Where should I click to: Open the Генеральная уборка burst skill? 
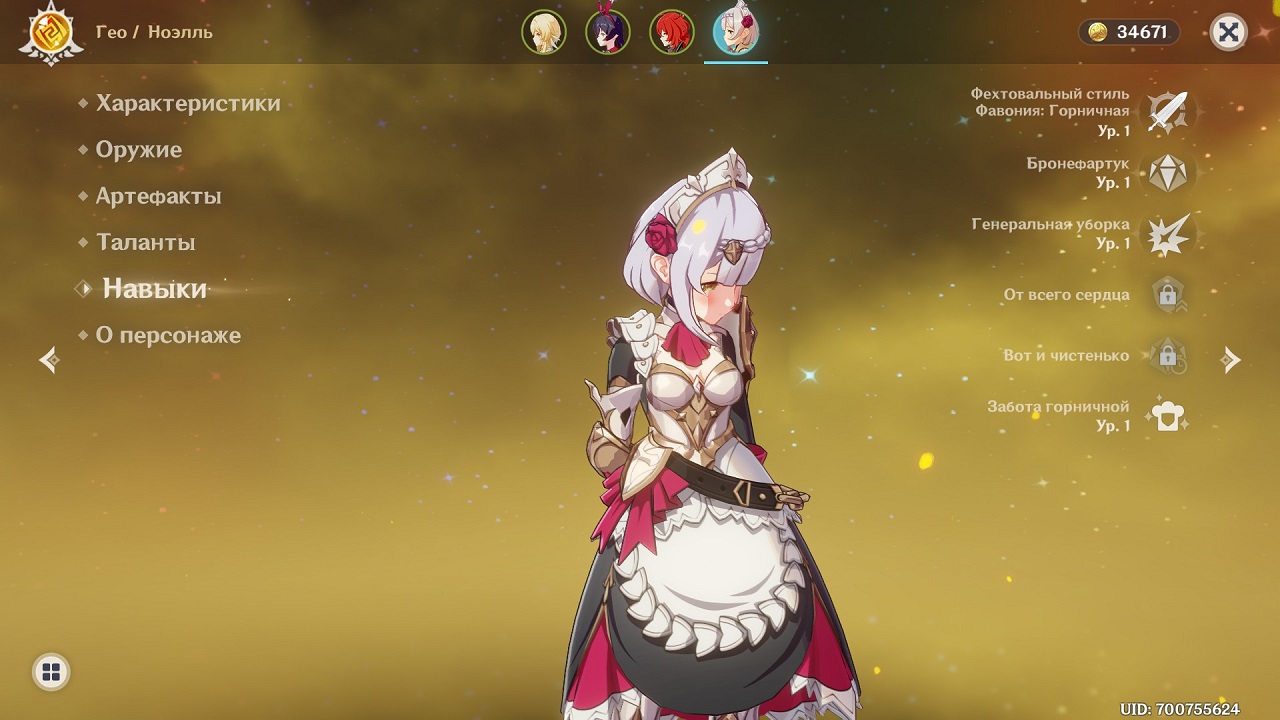[x=1166, y=234]
